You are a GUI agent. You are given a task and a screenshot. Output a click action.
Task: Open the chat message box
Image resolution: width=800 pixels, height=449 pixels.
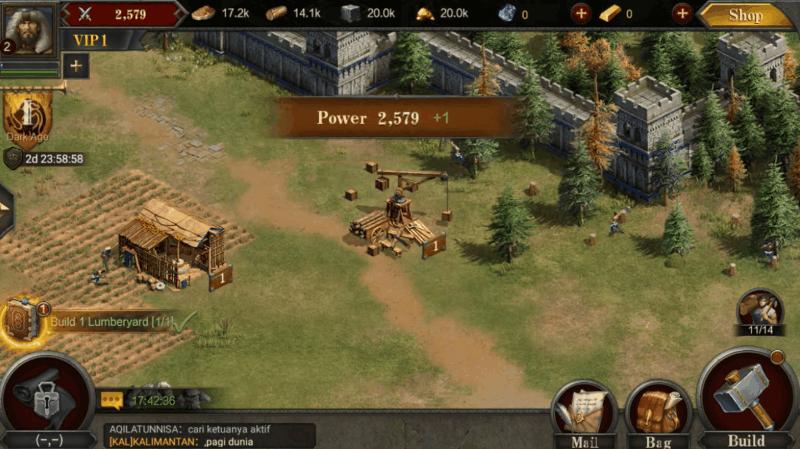pos(208,435)
